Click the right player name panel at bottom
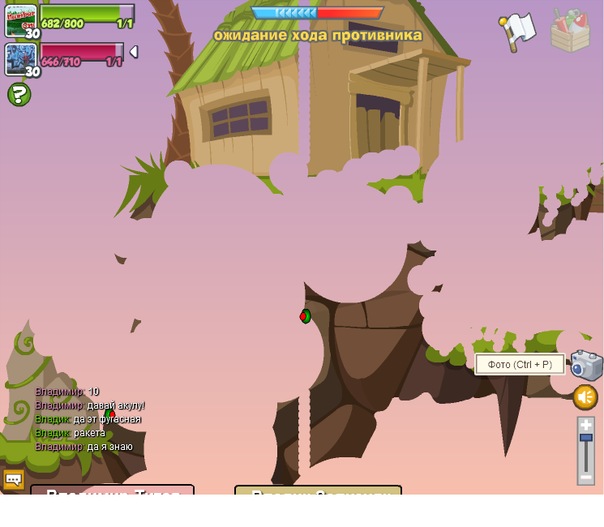The width and height of the screenshot is (604, 527). [318, 491]
